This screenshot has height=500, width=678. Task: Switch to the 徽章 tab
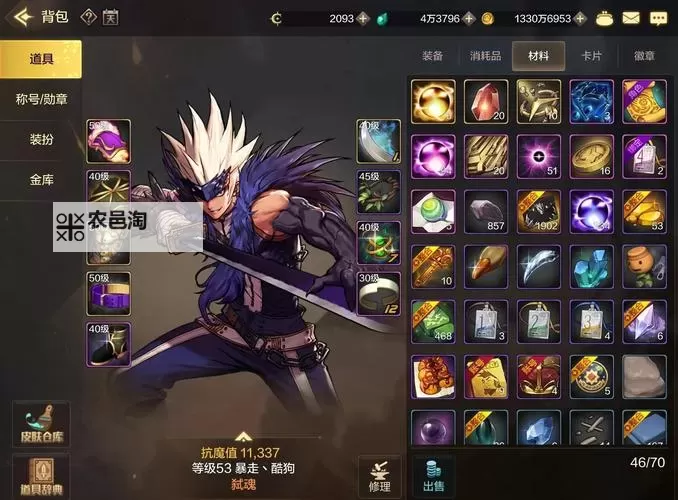[x=644, y=57]
